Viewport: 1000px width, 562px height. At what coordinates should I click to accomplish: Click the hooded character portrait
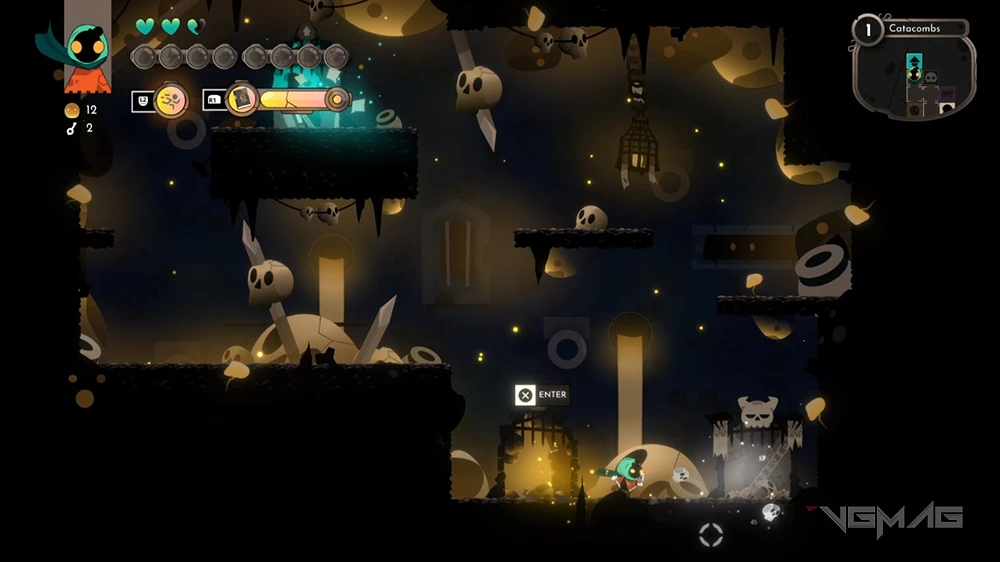pos(86,47)
